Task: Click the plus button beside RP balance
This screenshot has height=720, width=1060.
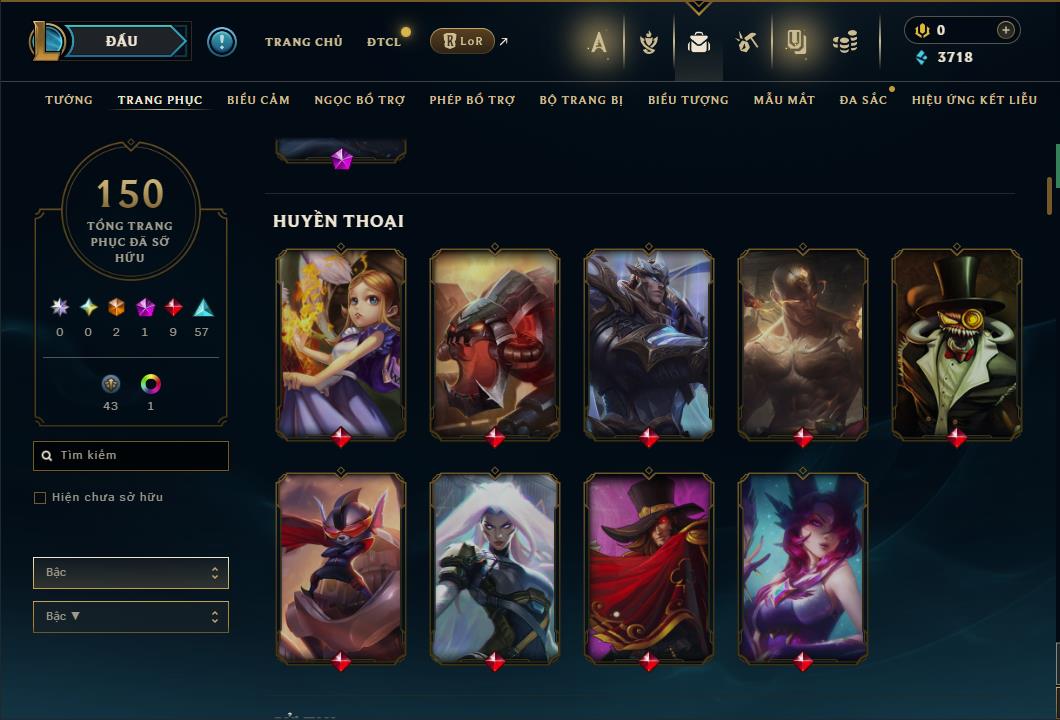Action: 1005,30
